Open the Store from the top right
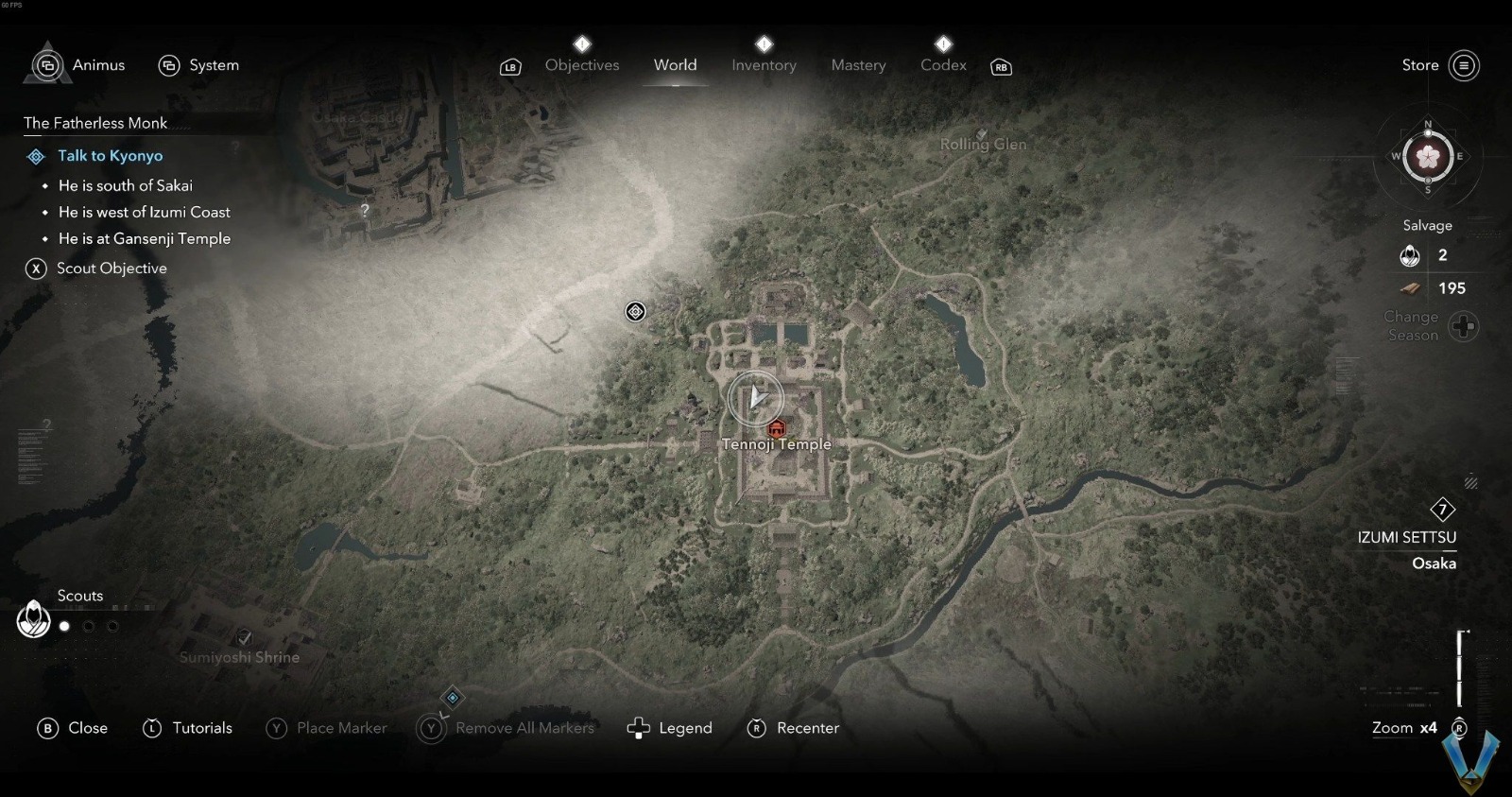The height and width of the screenshot is (797, 1512). (1420, 65)
